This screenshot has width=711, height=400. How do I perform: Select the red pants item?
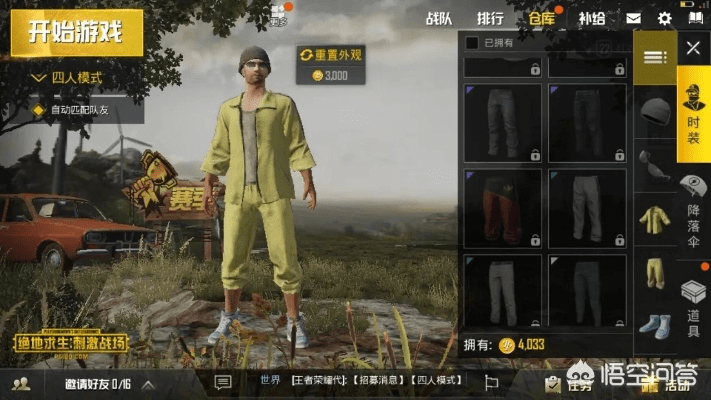(503, 208)
